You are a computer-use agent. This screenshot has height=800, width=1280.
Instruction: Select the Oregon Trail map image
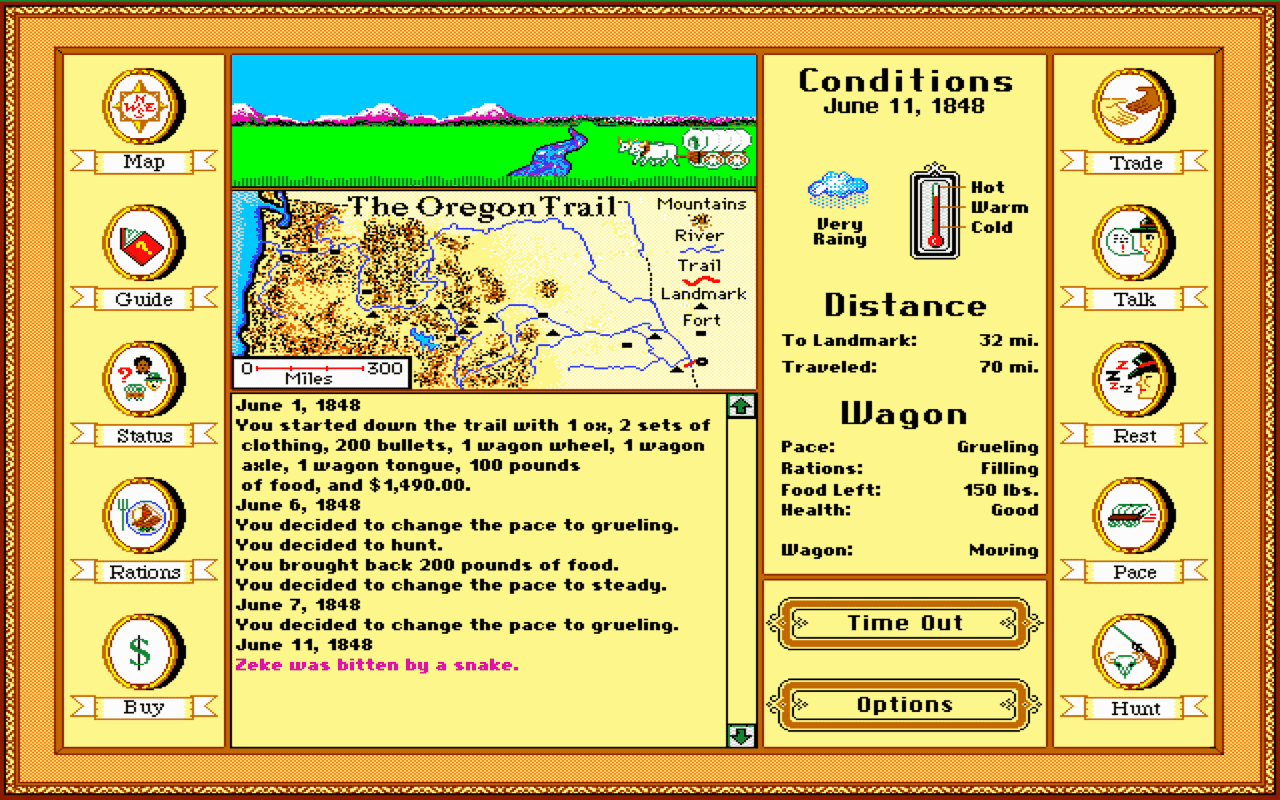[x=490, y=285]
